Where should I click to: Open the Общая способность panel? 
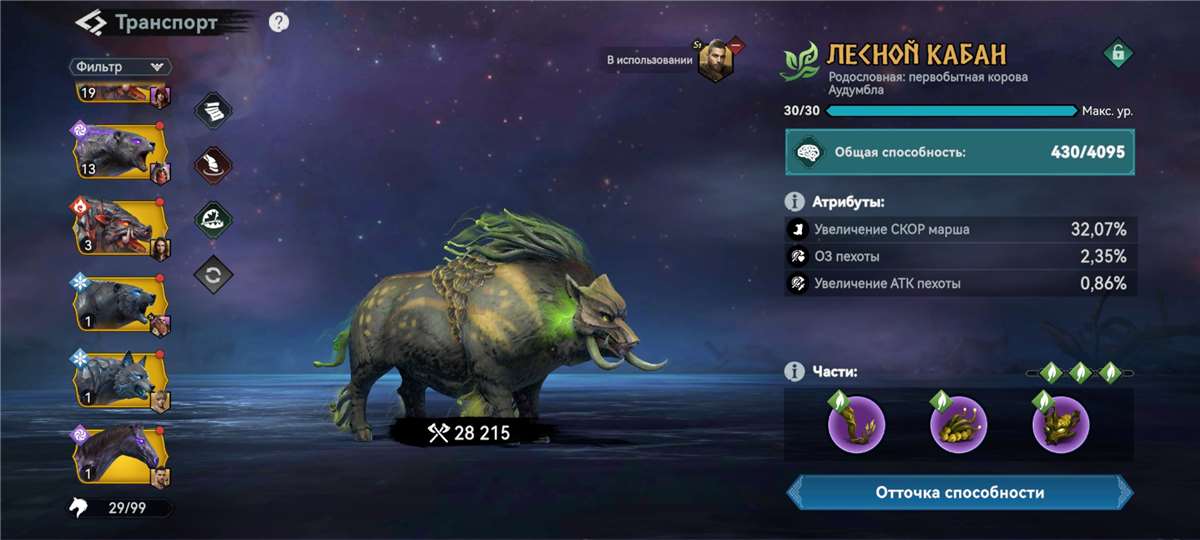(959, 153)
